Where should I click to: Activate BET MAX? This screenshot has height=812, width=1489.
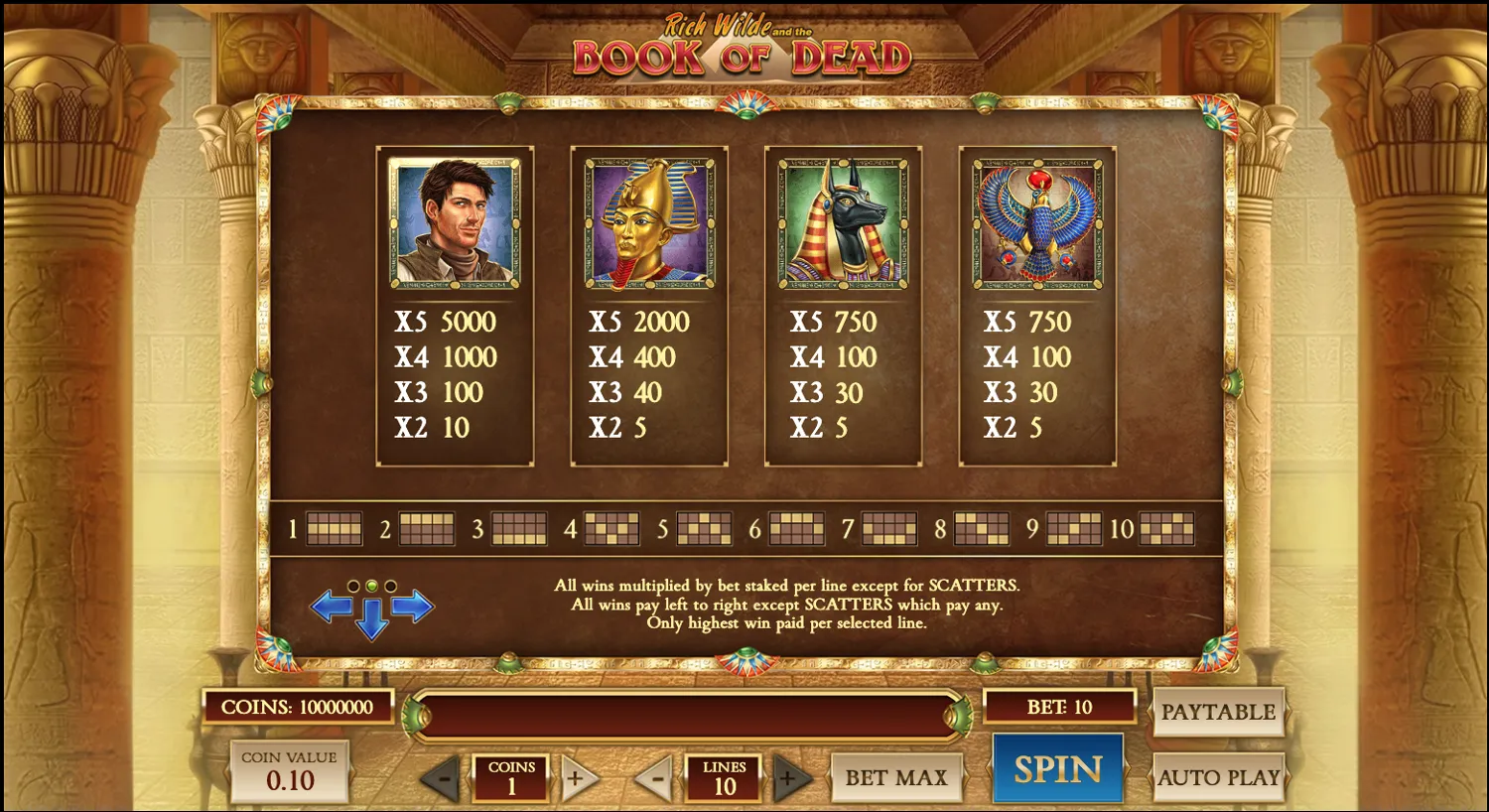(x=896, y=777)
